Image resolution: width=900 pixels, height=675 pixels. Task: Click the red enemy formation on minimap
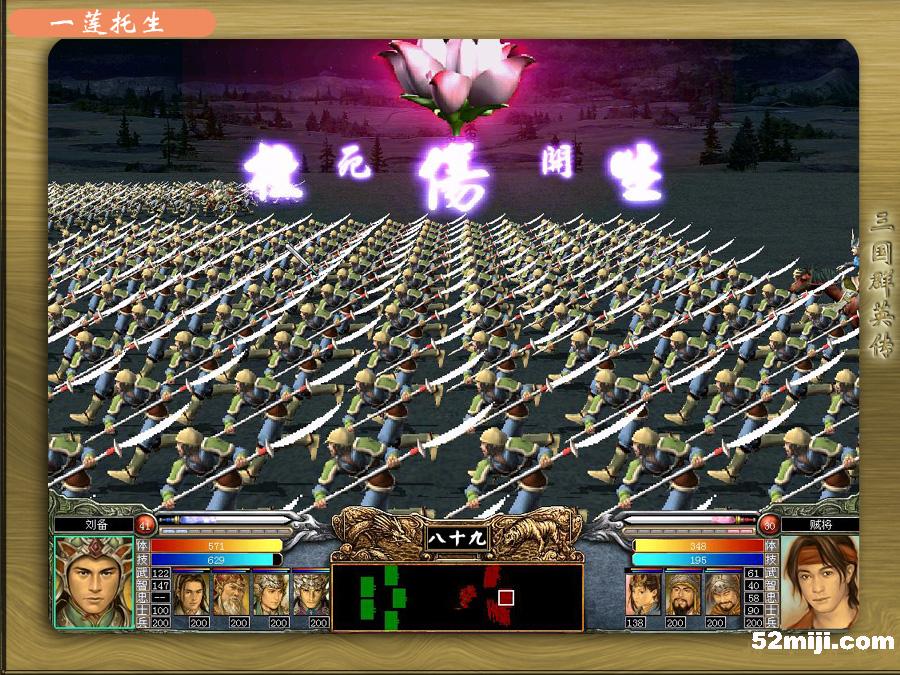pyautogui.click(x=483, y=592)
